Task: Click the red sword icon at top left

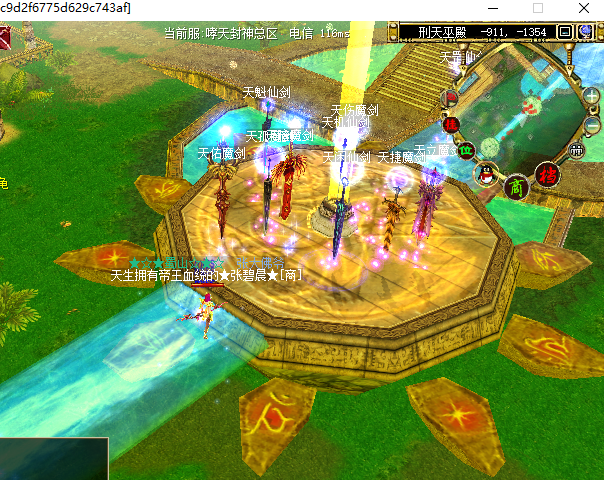Action: point(5,39)
